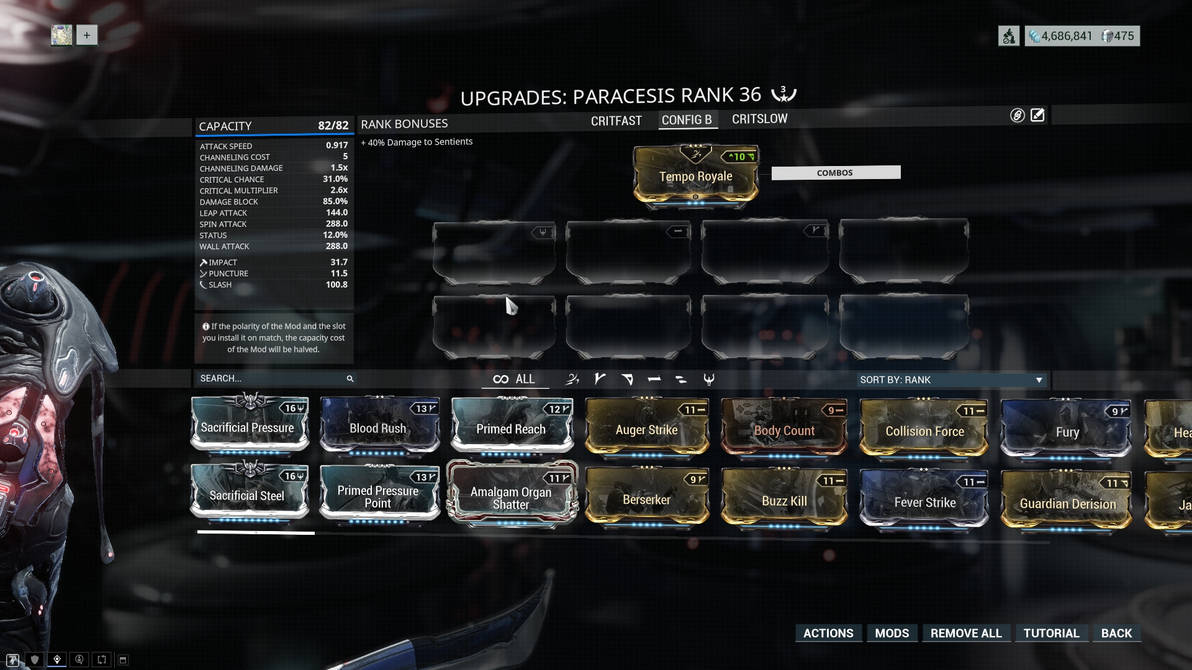The image size is (1192, 670).
Task: Click the mod search field
Action: click(x=270, y=379)
